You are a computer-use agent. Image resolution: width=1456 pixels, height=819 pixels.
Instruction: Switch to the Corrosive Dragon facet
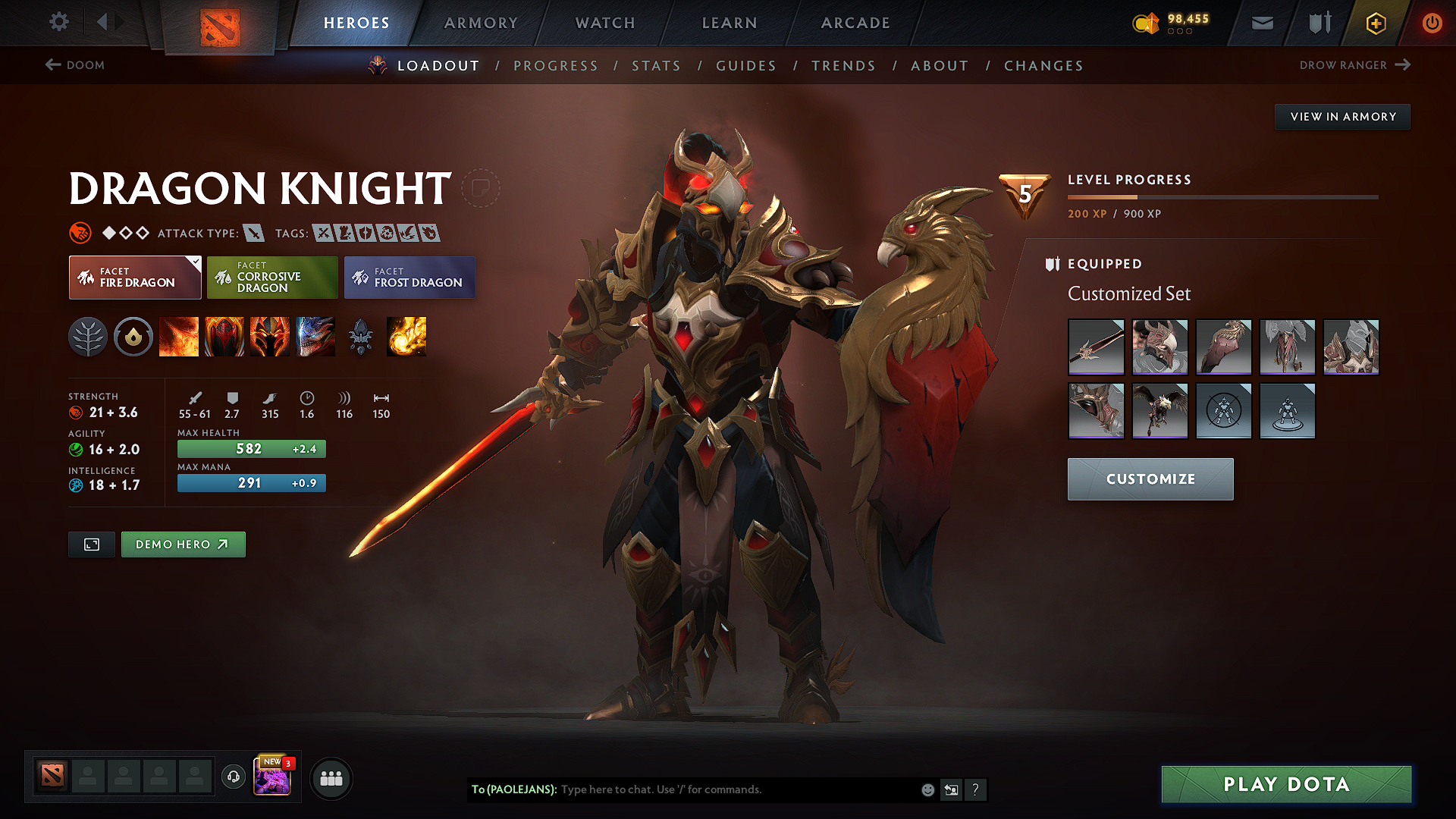[272, 278]
